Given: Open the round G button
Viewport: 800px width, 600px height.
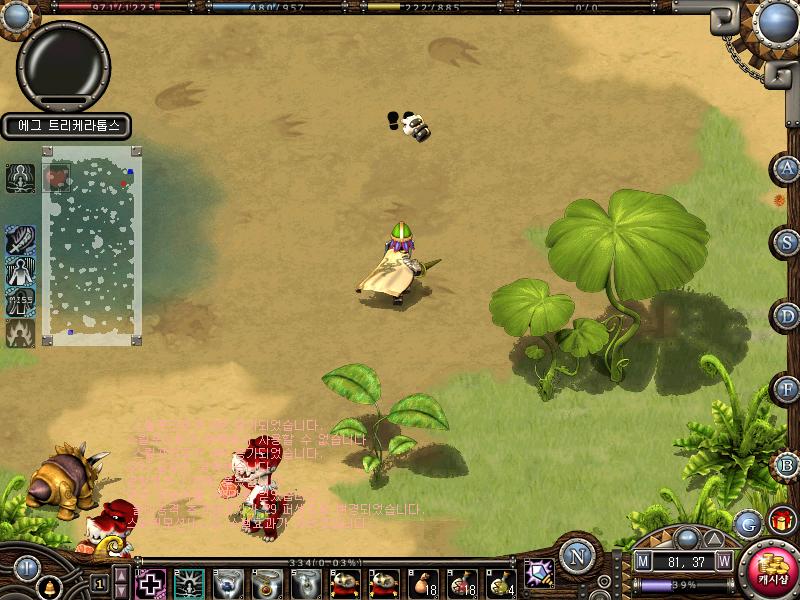Looking at the screenshot, I should (x=747, y=522).
